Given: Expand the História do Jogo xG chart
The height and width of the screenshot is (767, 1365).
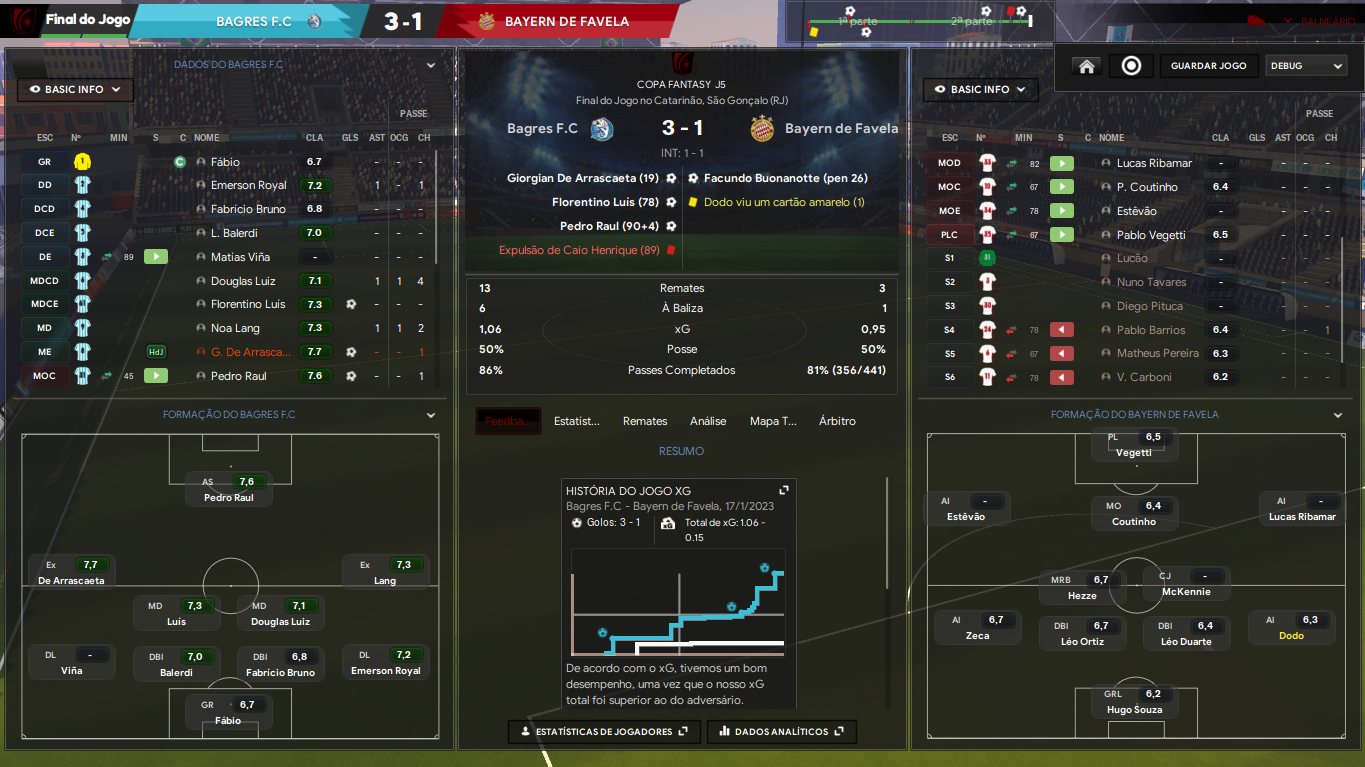Looking at the screenshot, I should click(x=784, y=490).
